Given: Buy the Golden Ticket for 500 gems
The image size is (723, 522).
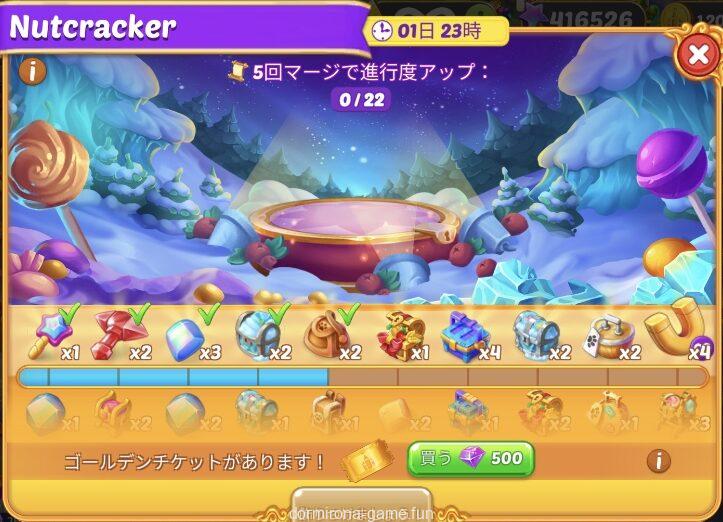Looking at the screenshot, I should point(470,459).
